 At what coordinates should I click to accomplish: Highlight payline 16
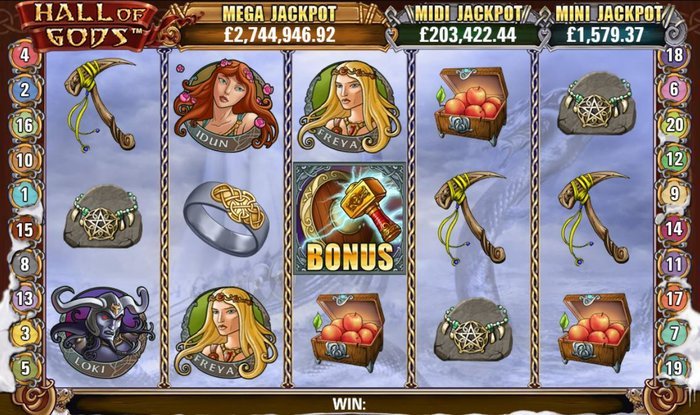pos(24,125)
